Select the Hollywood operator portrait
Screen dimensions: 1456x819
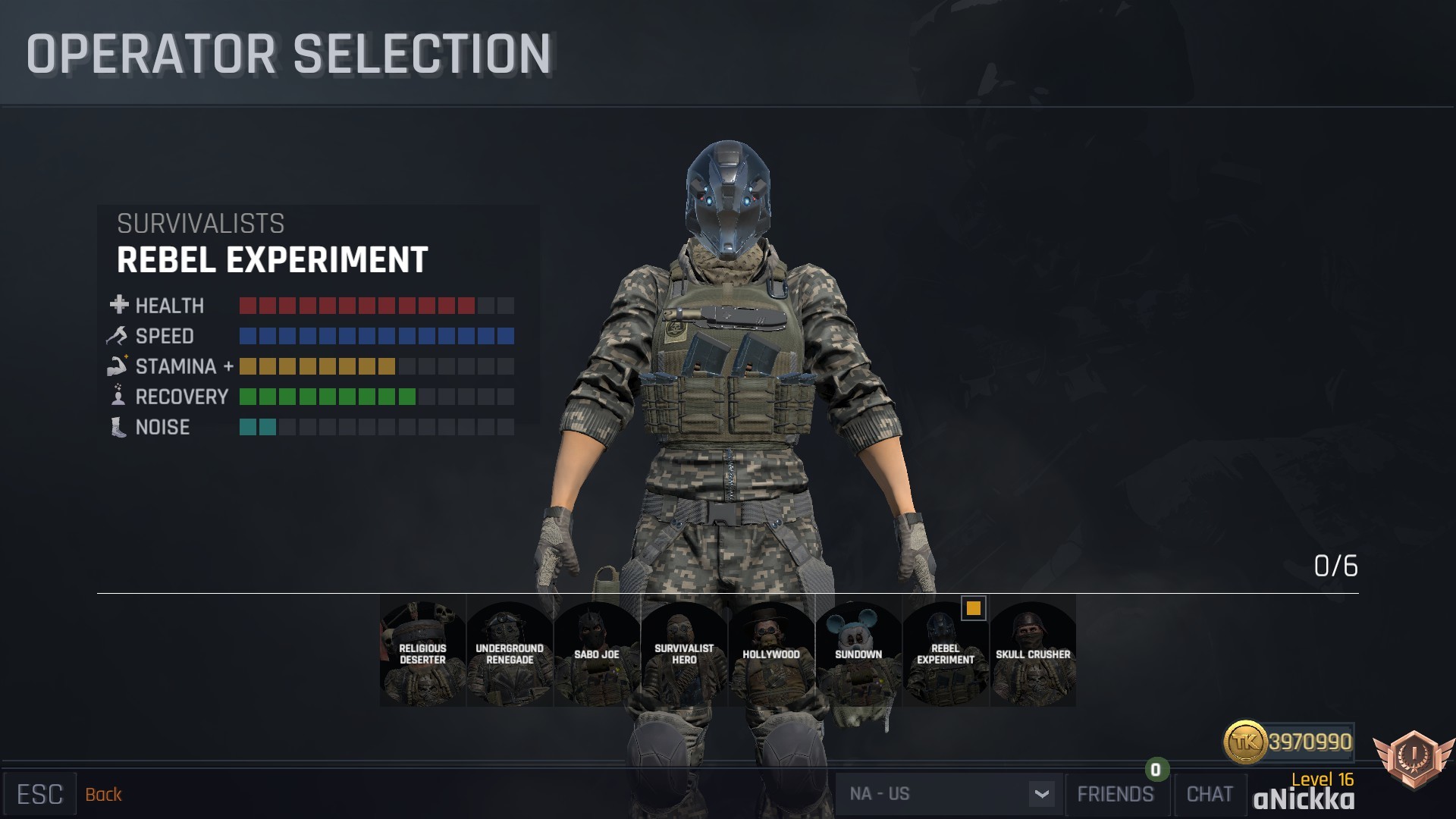(770, 652)
